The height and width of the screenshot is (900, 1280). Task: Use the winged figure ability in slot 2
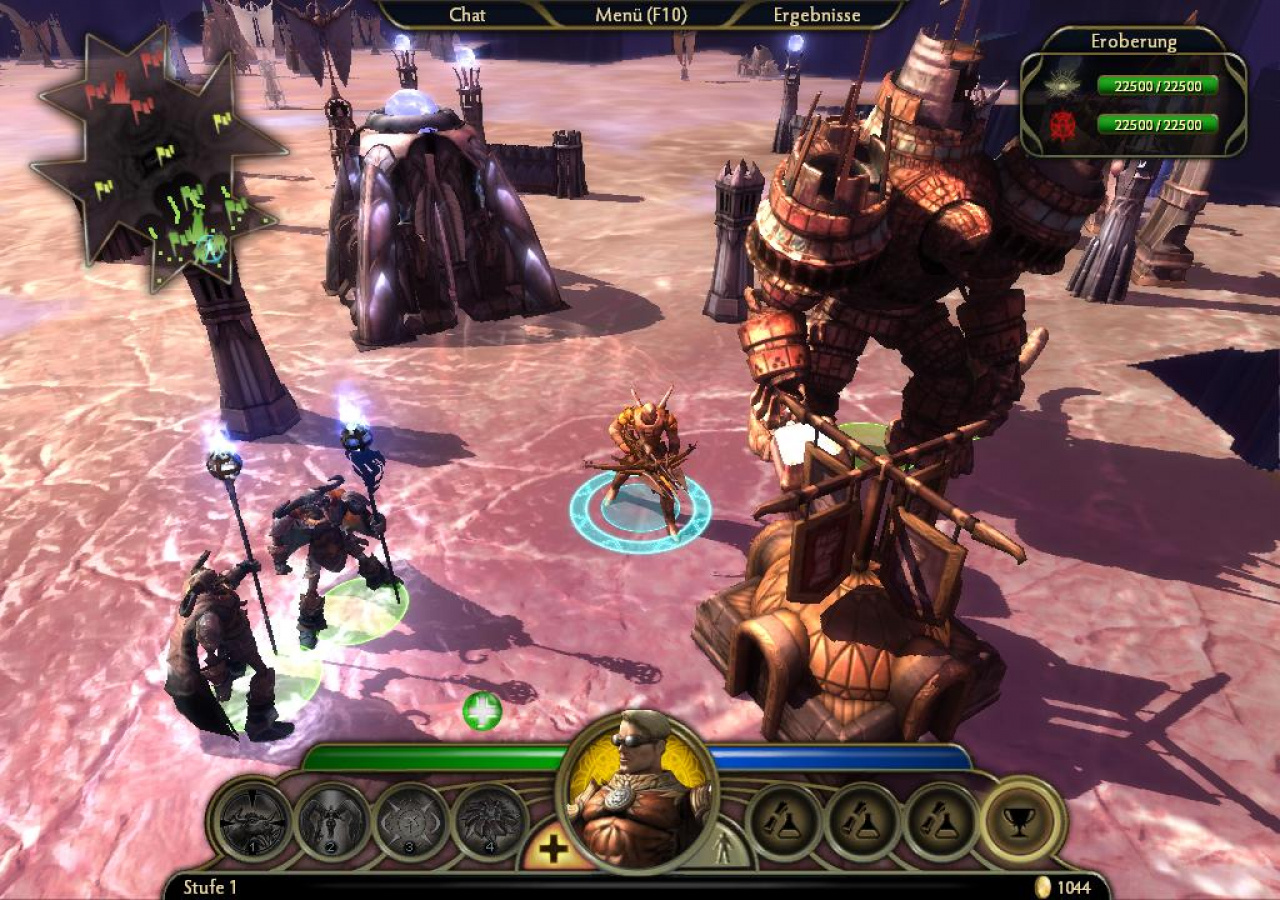[334, 823]
